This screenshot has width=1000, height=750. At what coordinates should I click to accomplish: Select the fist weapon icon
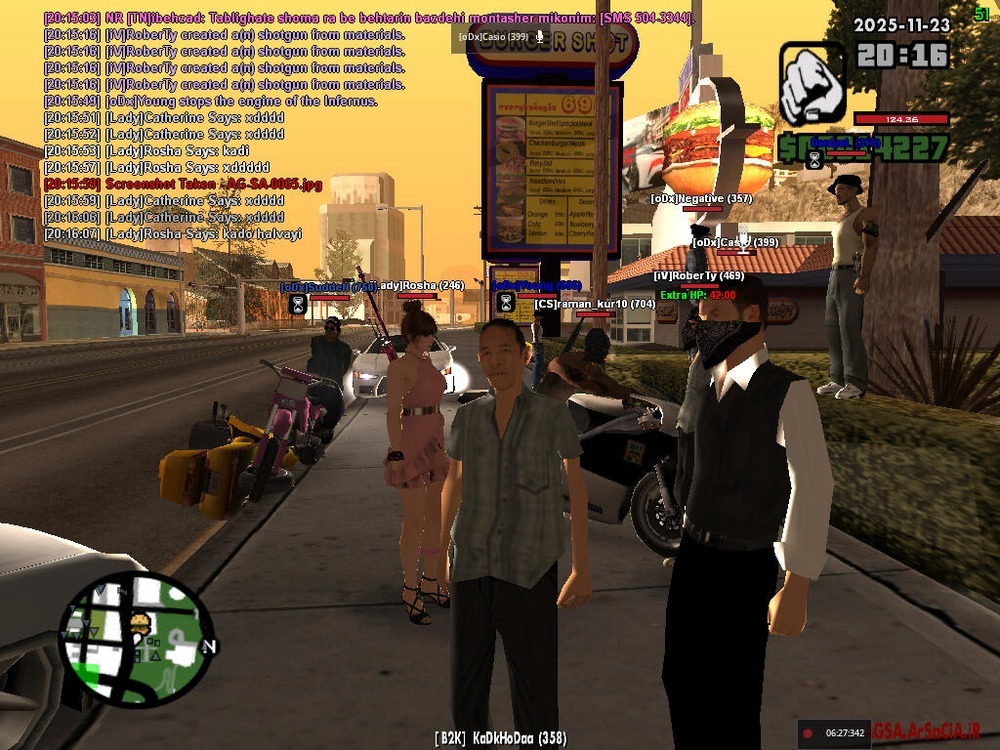pyautogui.click(x=812, y=83)
